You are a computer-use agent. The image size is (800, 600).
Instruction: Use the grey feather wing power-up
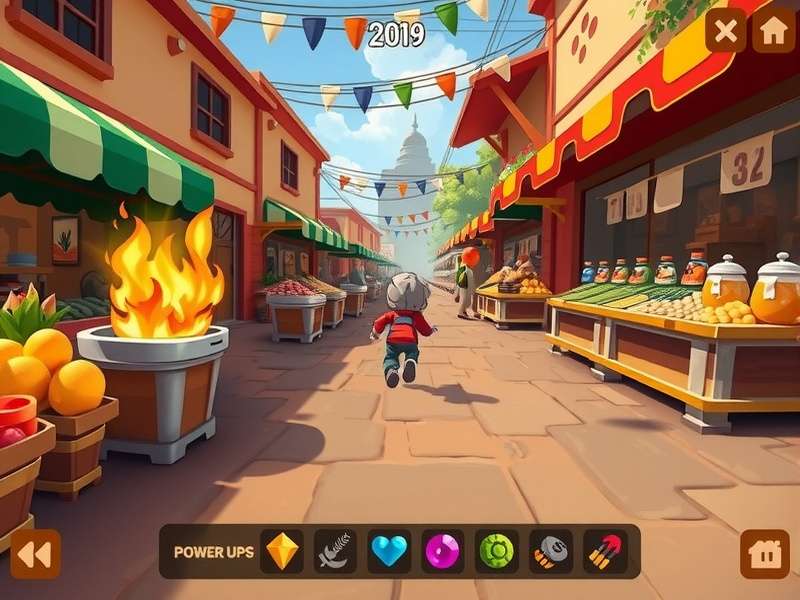(335, 551)
